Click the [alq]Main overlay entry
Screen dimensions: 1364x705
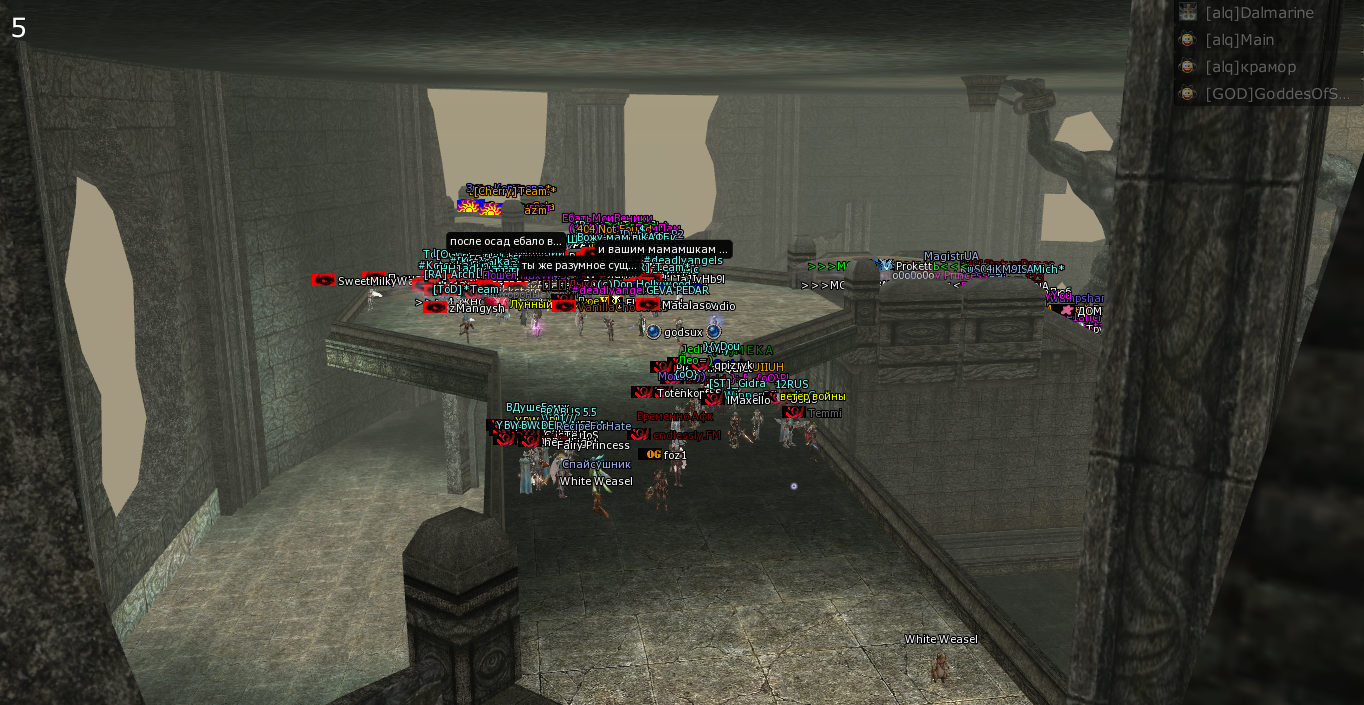pos(1239,40)
